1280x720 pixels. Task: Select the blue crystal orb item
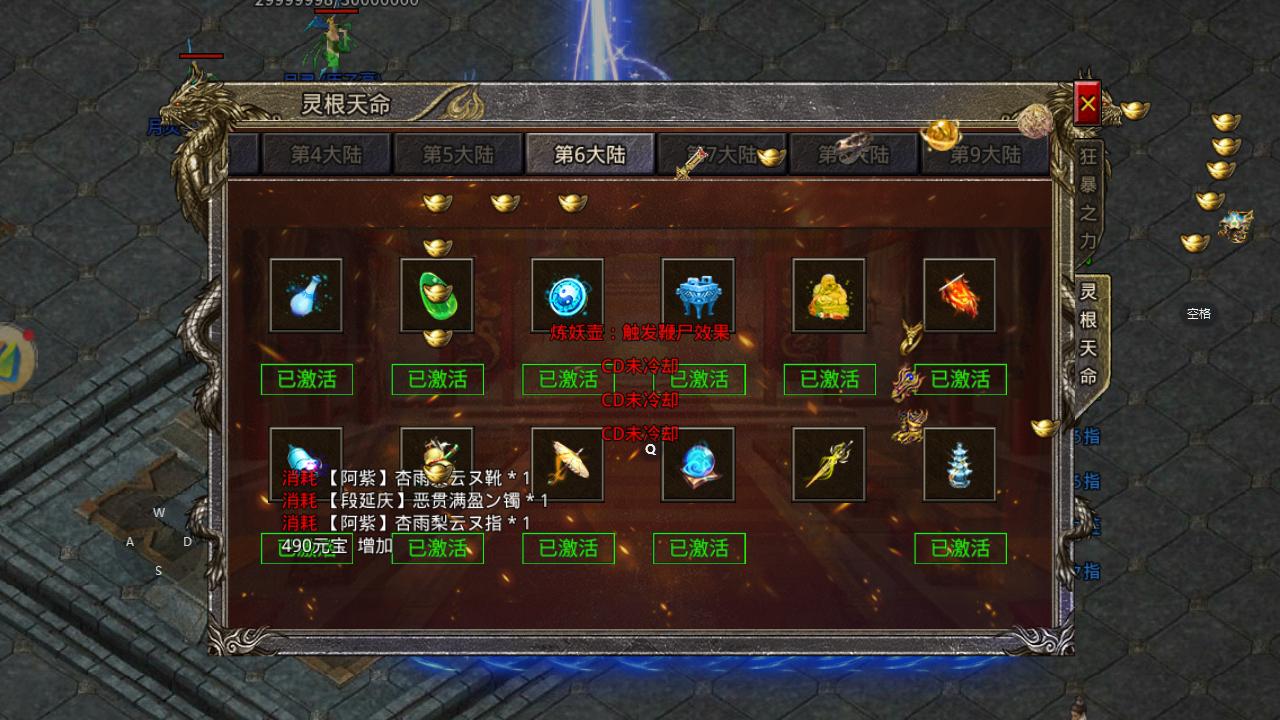698,464
